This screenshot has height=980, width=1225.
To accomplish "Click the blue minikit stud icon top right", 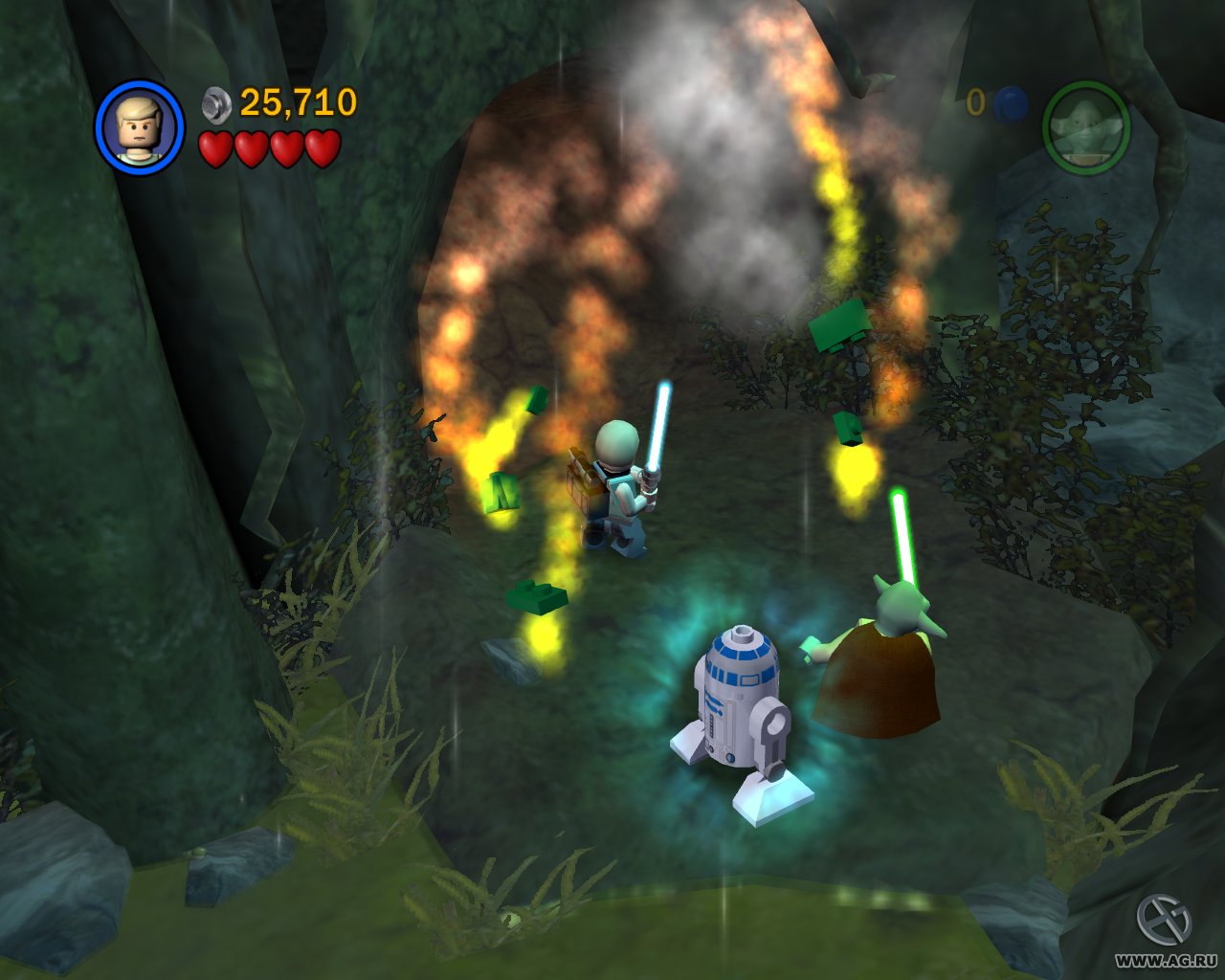I will pos(1008,107).
